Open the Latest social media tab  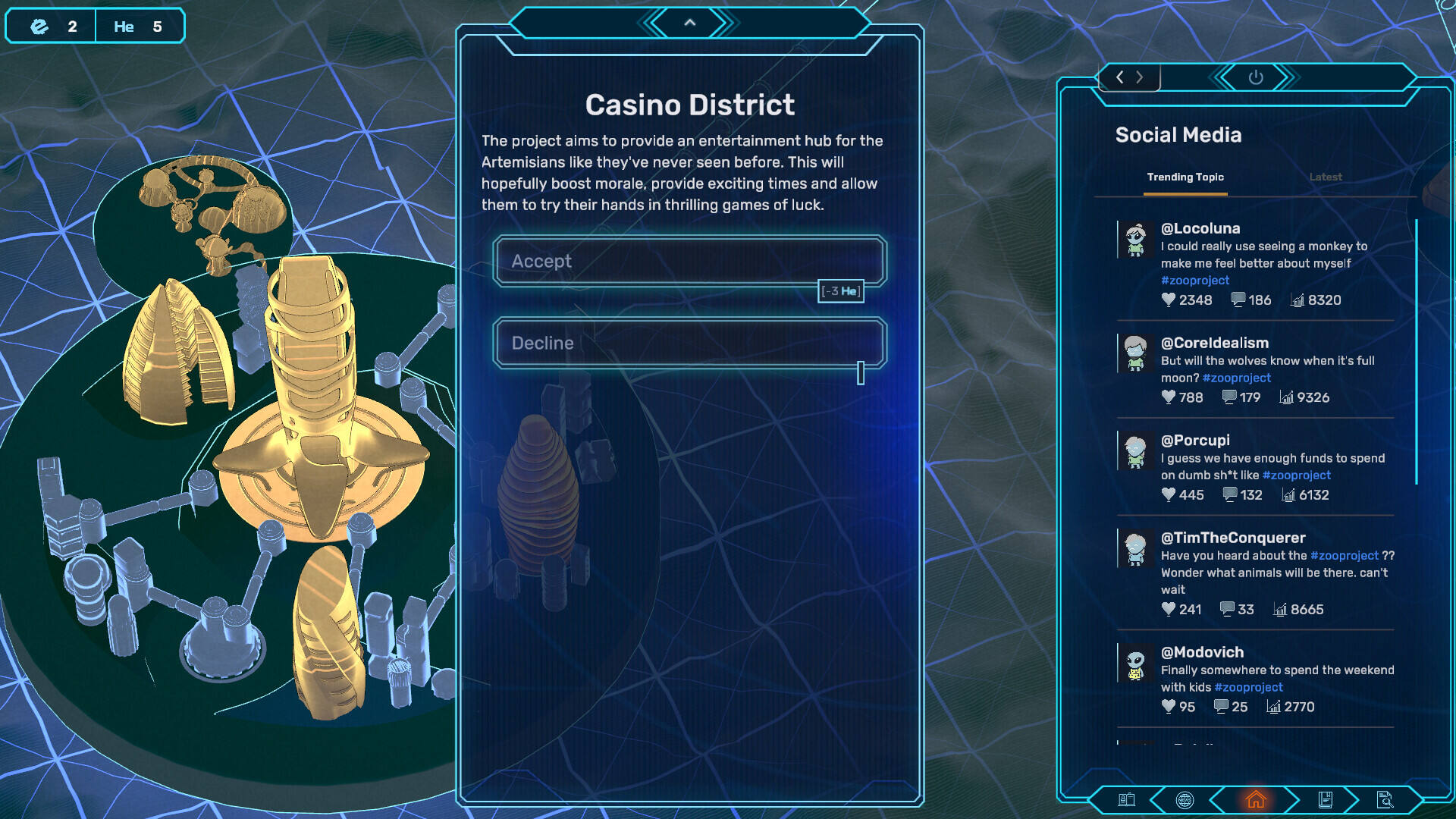[1325, 177]
